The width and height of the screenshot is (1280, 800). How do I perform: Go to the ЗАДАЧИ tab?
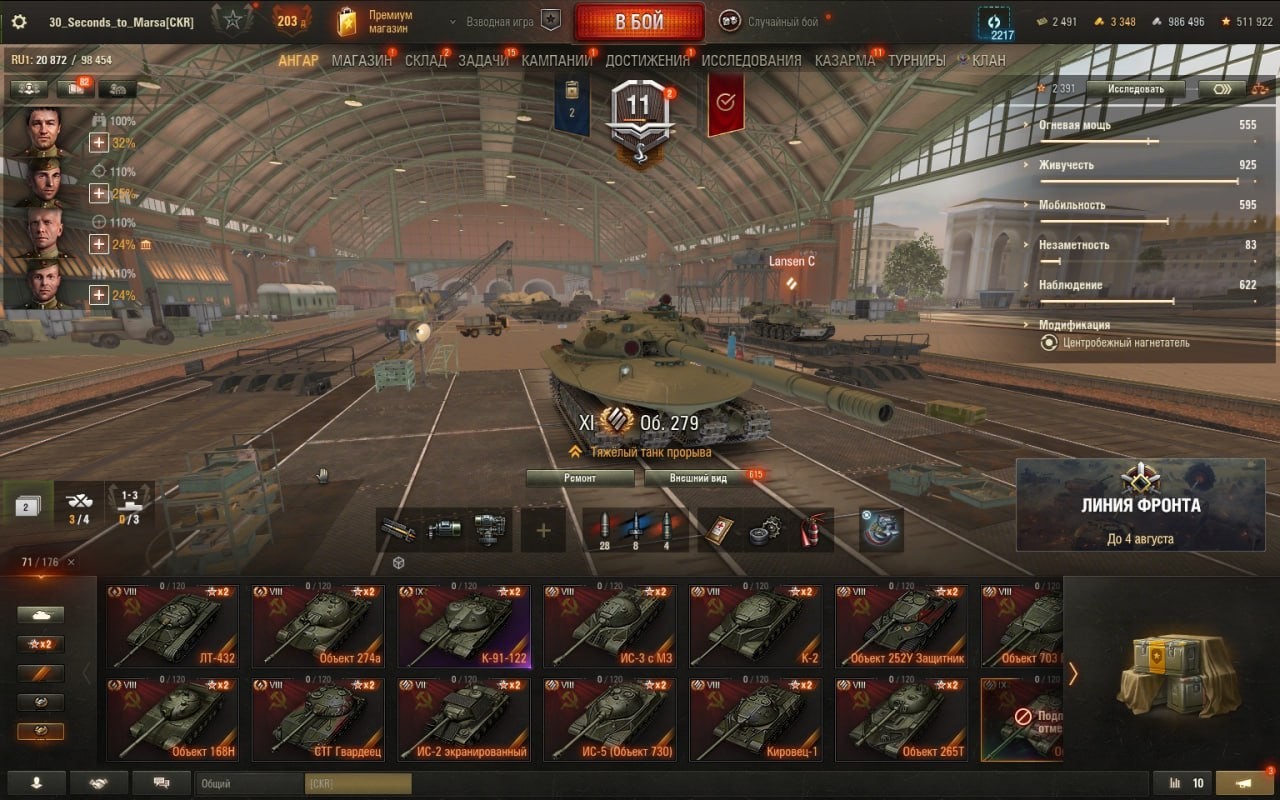pos(483,60)
